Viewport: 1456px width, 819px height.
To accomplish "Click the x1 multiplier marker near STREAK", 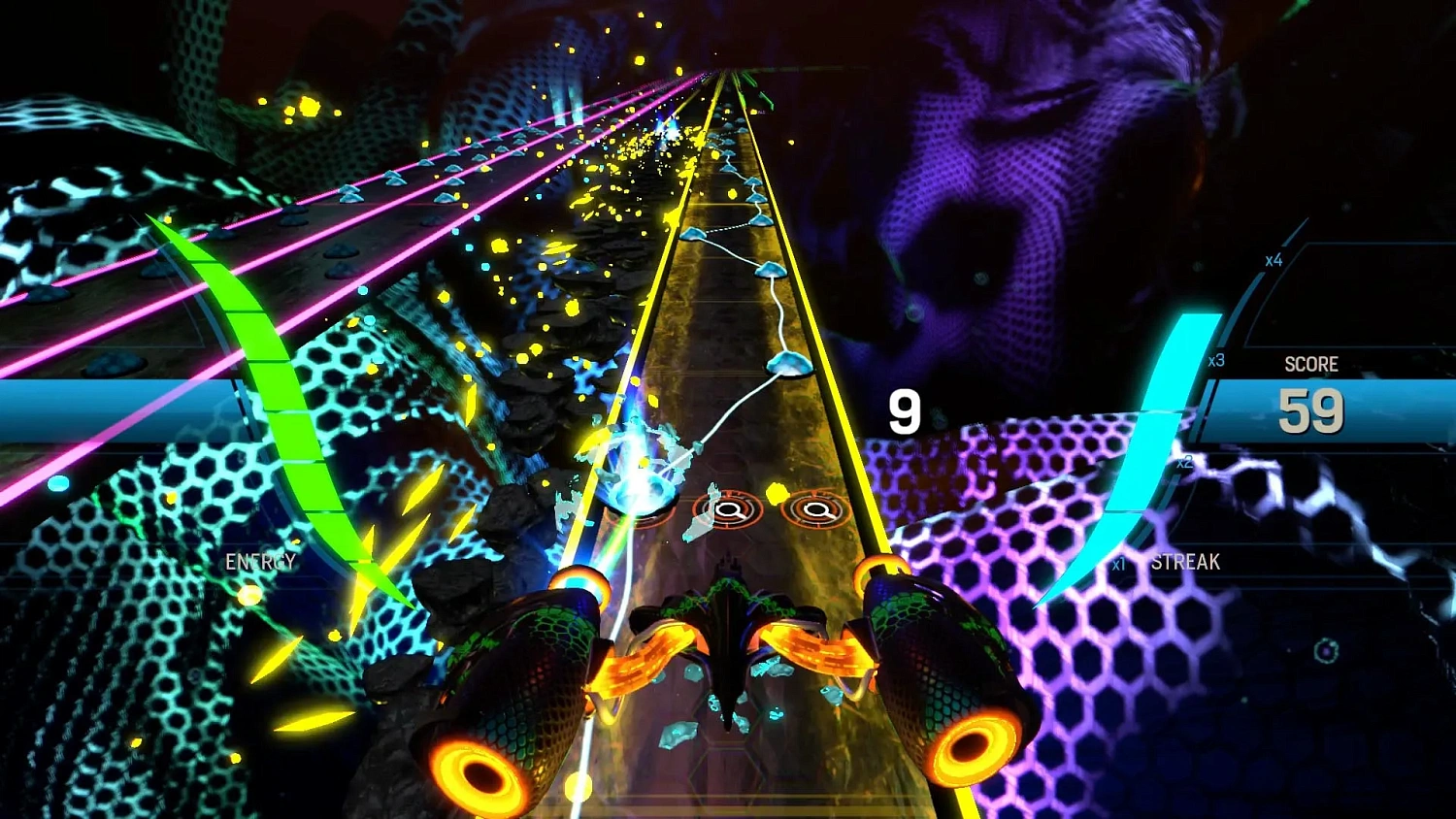I will coord(1118,563).
